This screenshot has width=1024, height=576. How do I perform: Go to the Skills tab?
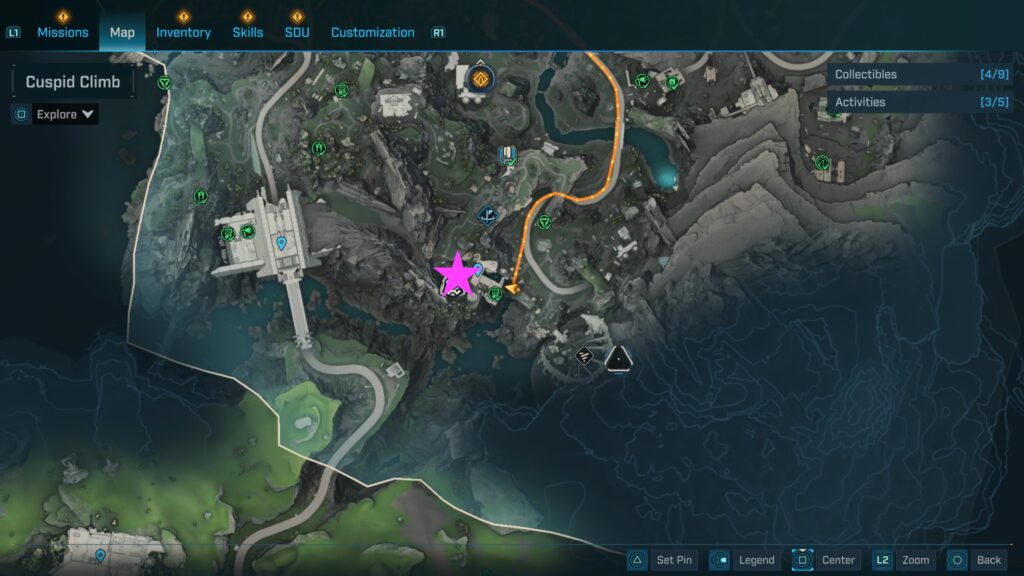pos(248,32)
